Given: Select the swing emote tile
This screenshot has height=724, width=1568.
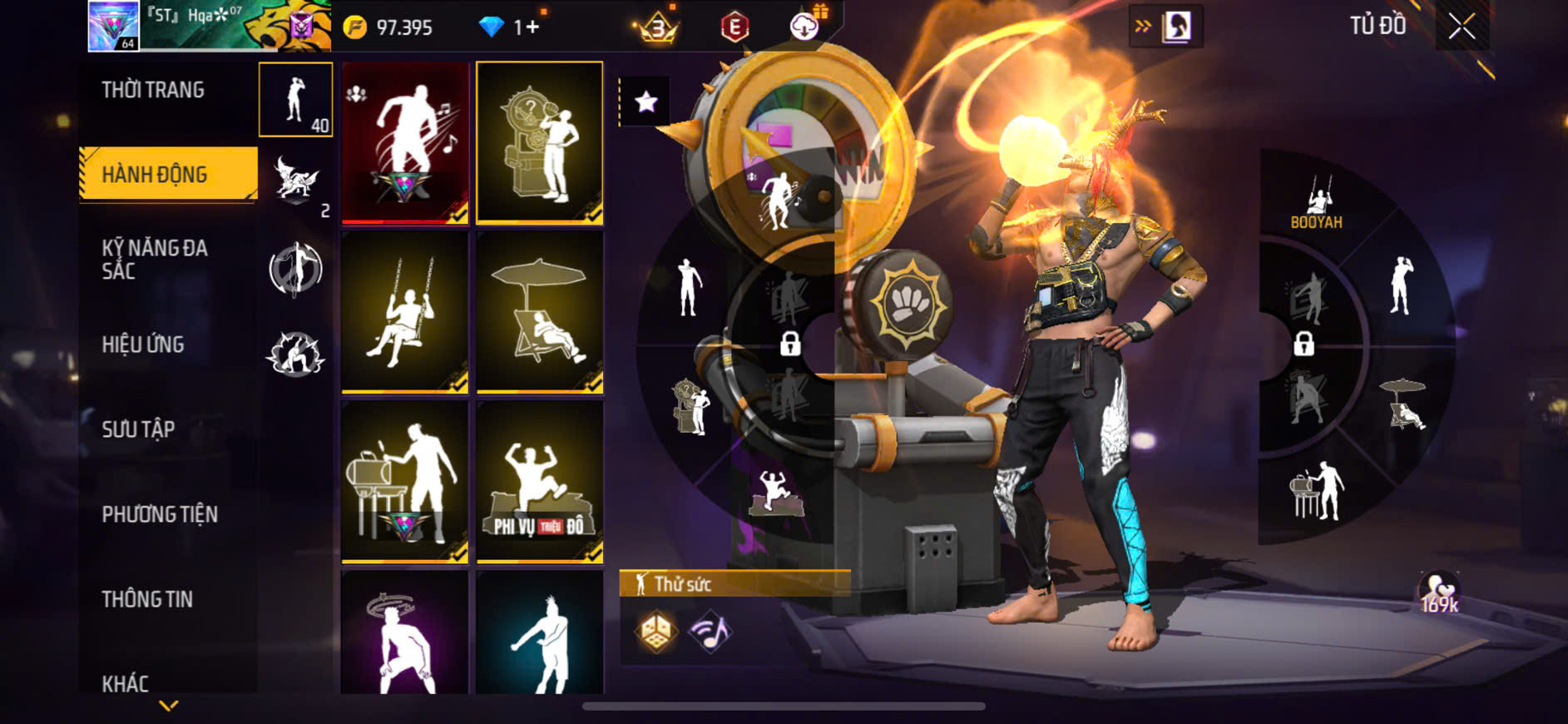Looking at the screenshot, I should pyautogui.click(x=405, y=312).
